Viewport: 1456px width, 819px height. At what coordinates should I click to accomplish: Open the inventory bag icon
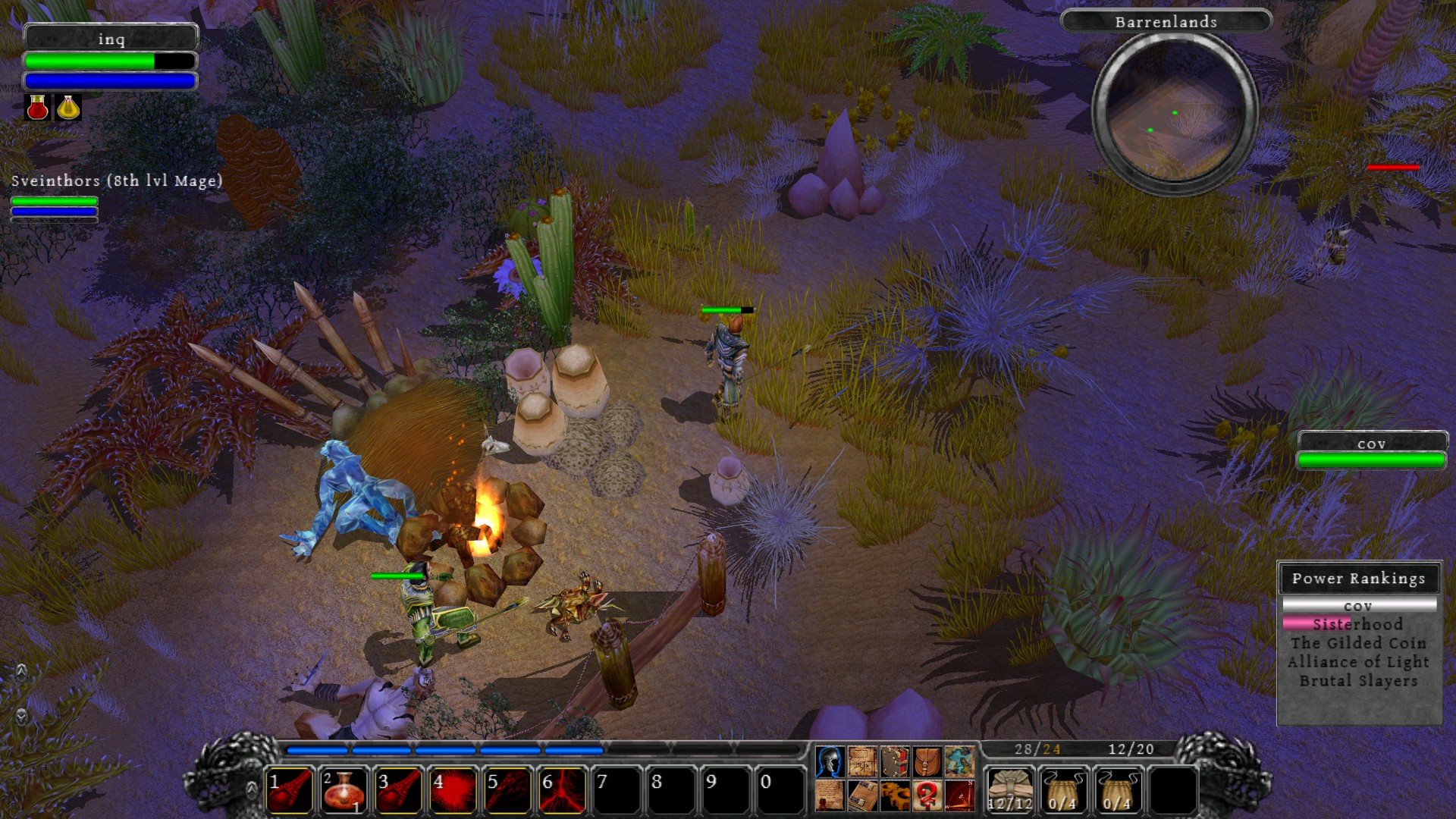pyautogui.click(x=927, y=762)
